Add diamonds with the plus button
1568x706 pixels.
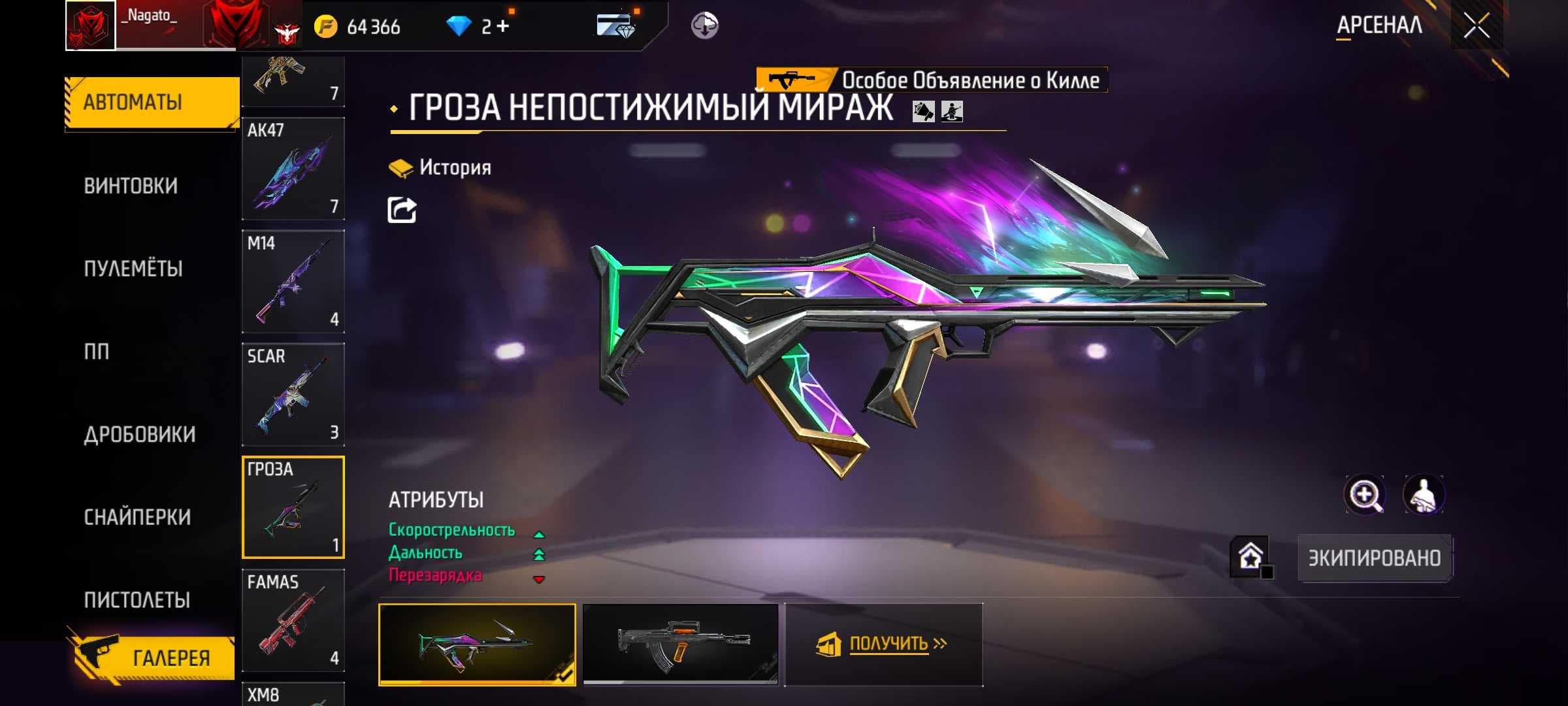(502, 26)
